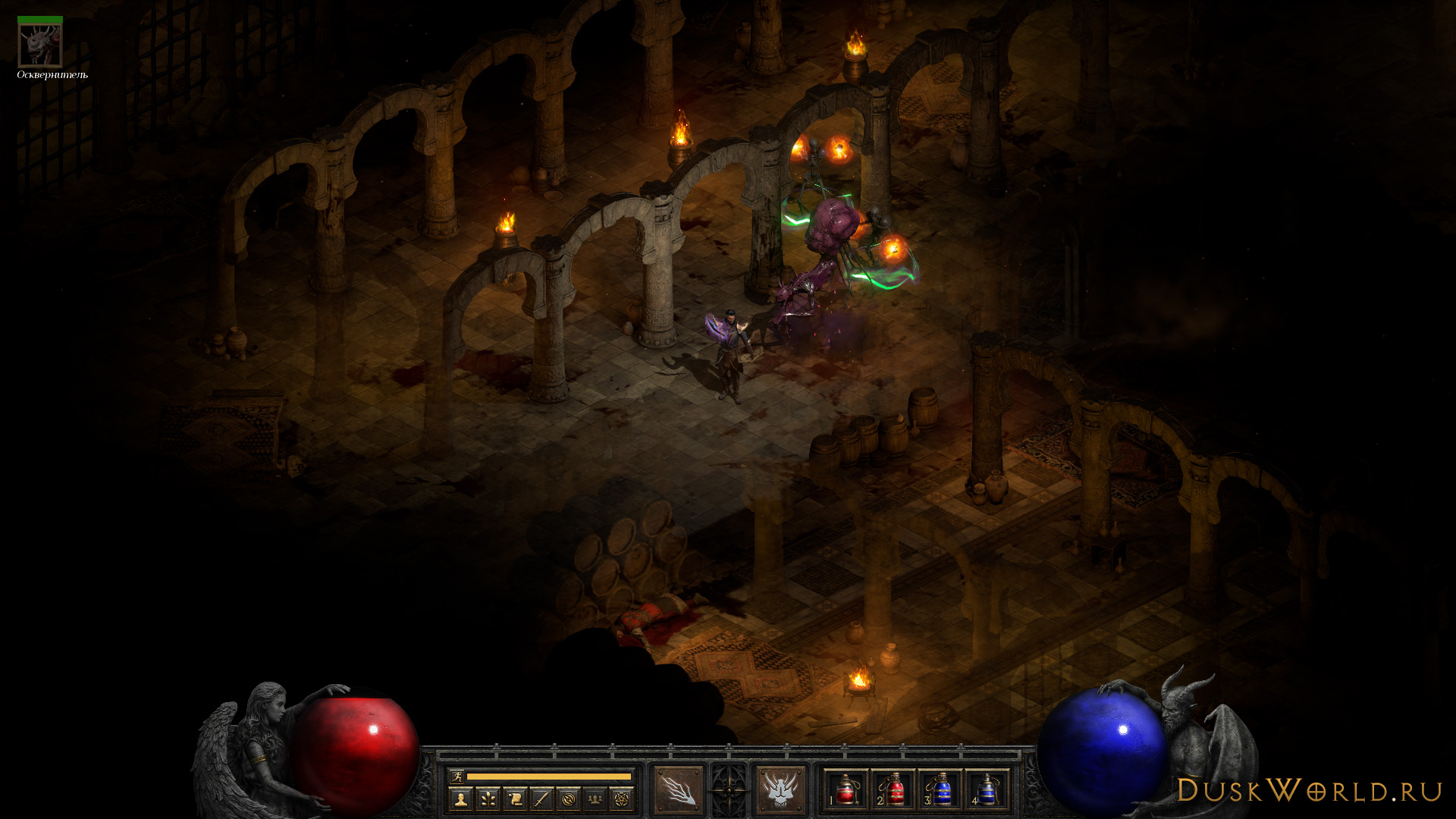Select the left skill with claw streaks
Image resolution: width=1456 pixels, height=819 pixels.
point(678,789)
